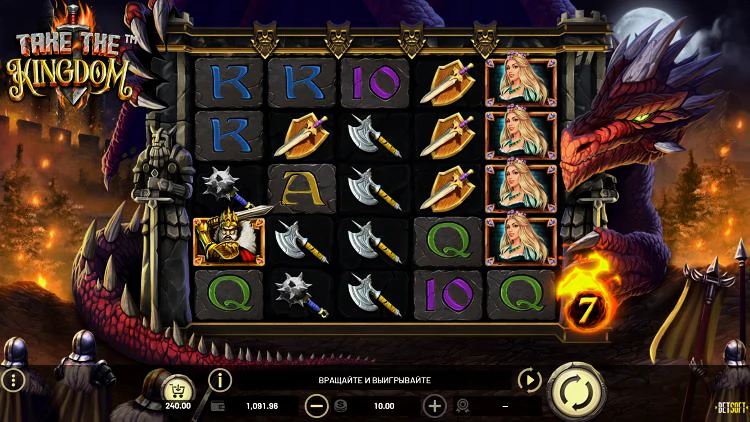Open the autoplay option beside the spin button

point(528,380)
